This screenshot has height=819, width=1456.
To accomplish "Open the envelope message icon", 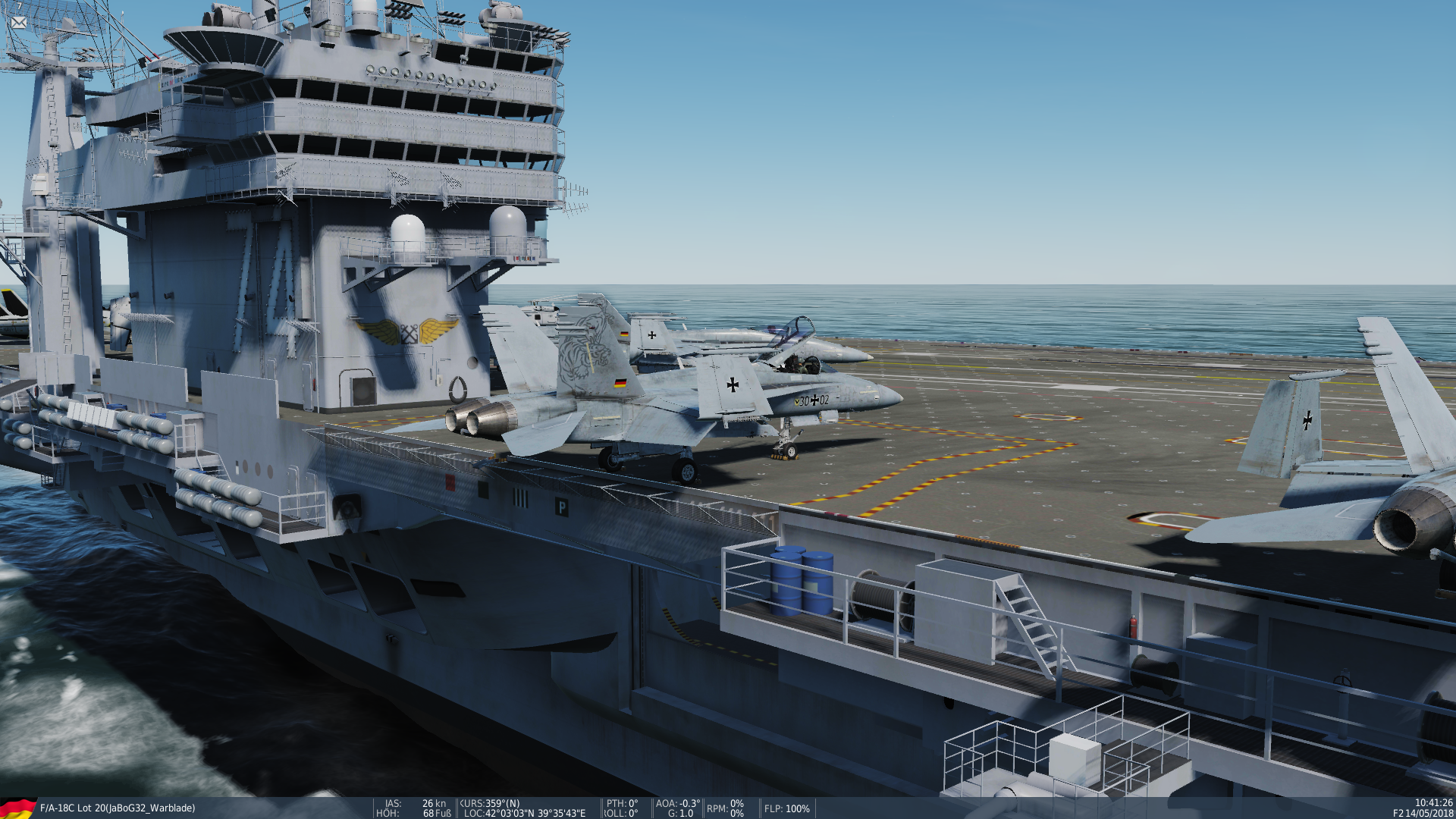I will coord(19,23).
